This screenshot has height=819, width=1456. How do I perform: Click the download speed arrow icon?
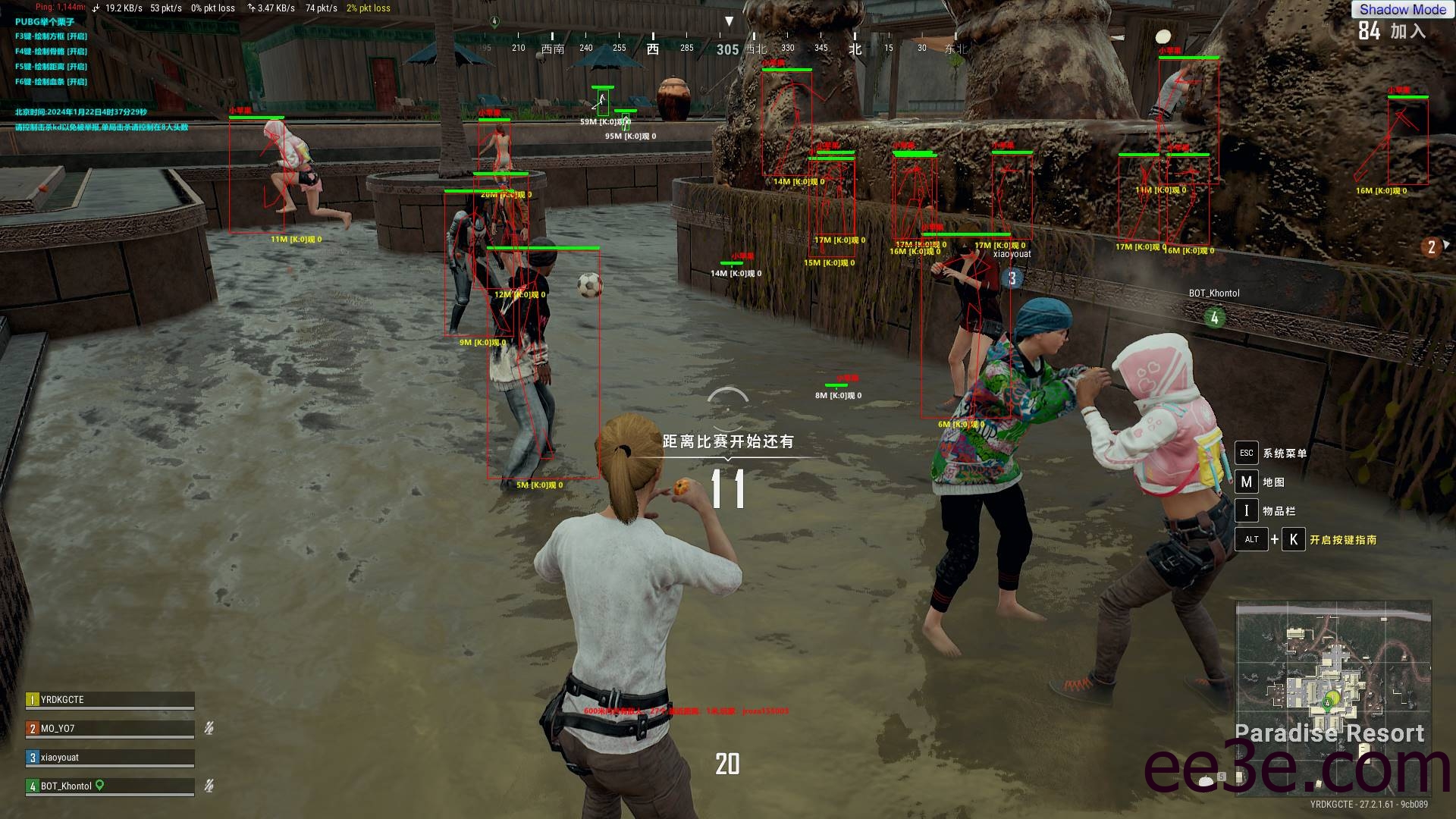96,8
